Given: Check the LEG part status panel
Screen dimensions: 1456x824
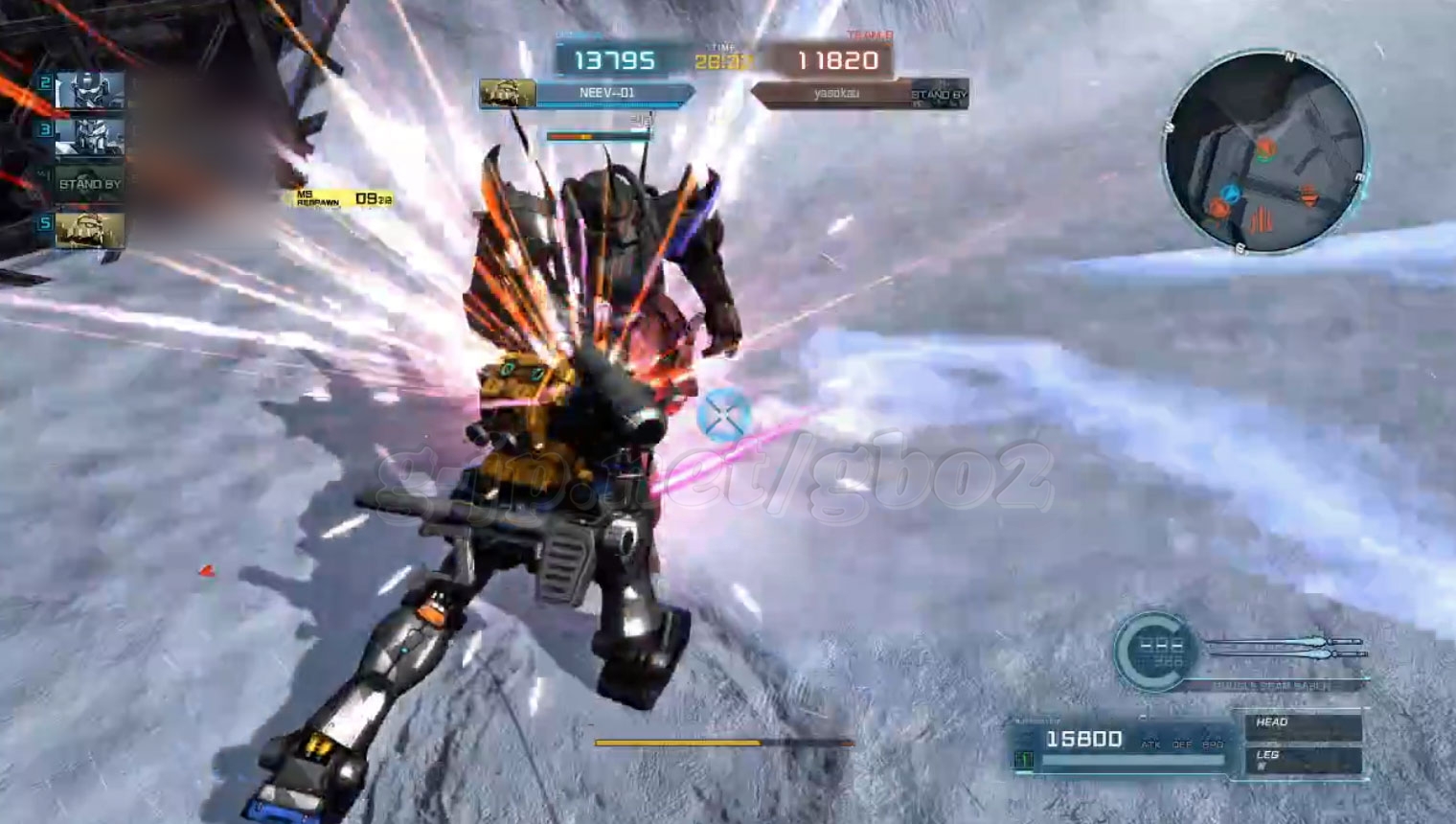Looking at the screenshot, I should (x=1303, y=760).
